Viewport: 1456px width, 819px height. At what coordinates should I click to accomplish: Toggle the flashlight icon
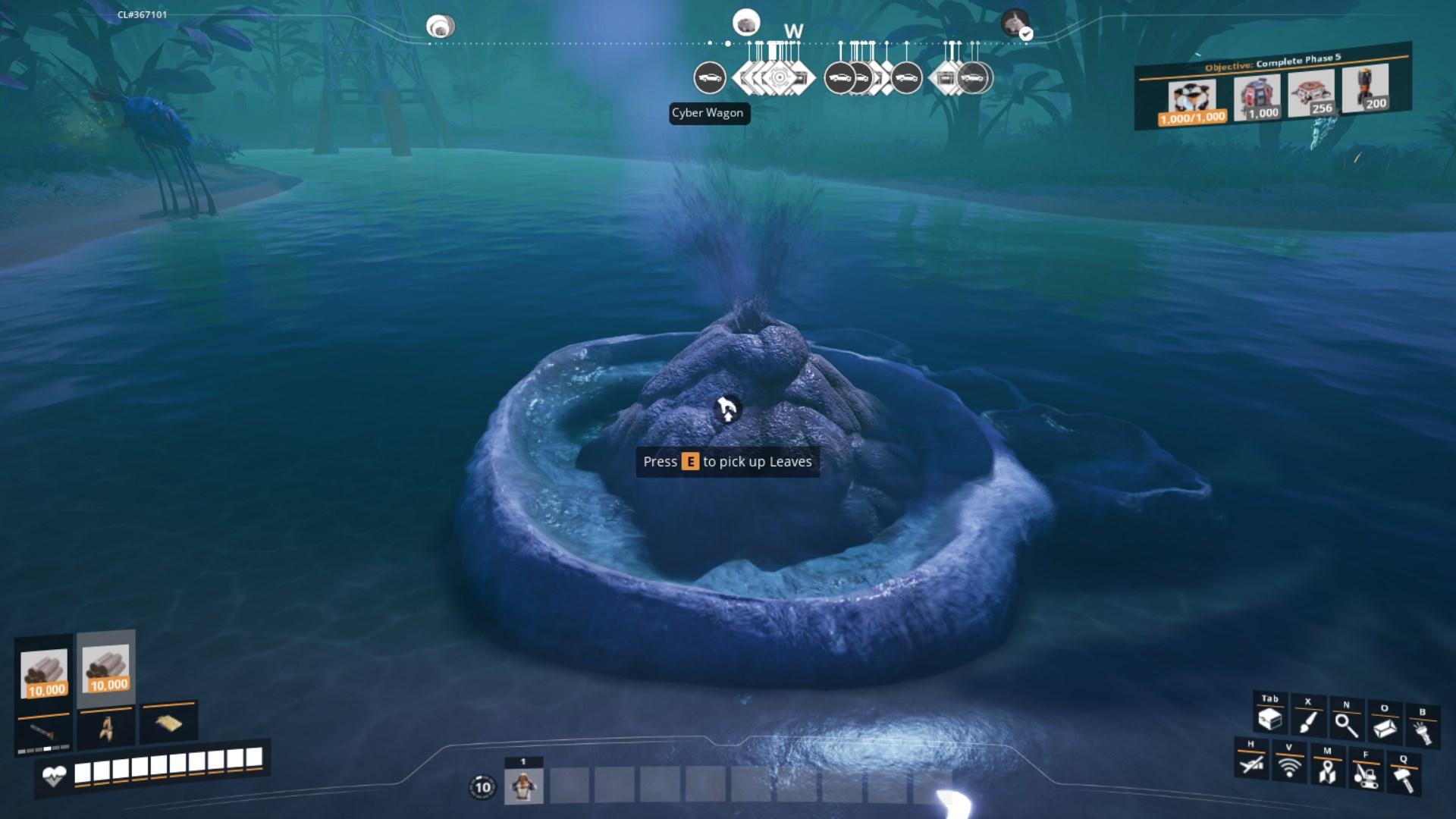click(1422, 732)
